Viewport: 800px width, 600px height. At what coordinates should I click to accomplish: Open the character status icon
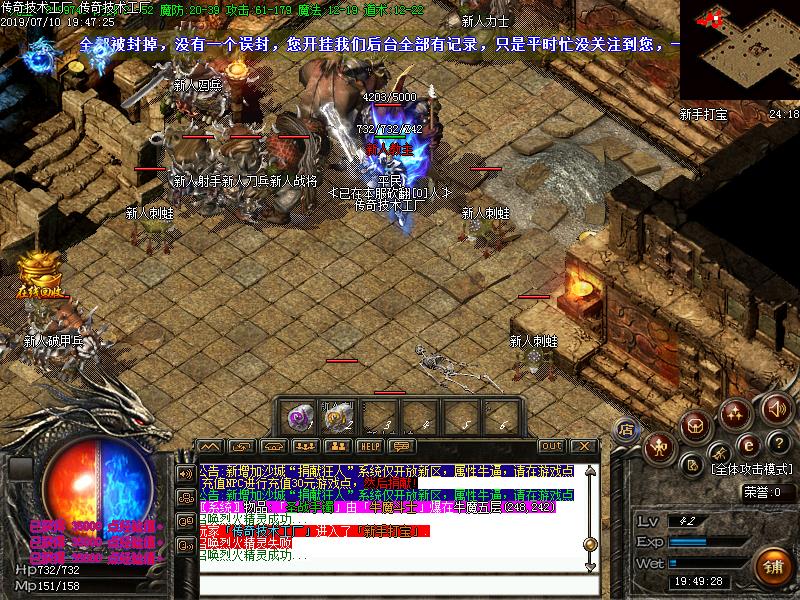coord(661,446)
